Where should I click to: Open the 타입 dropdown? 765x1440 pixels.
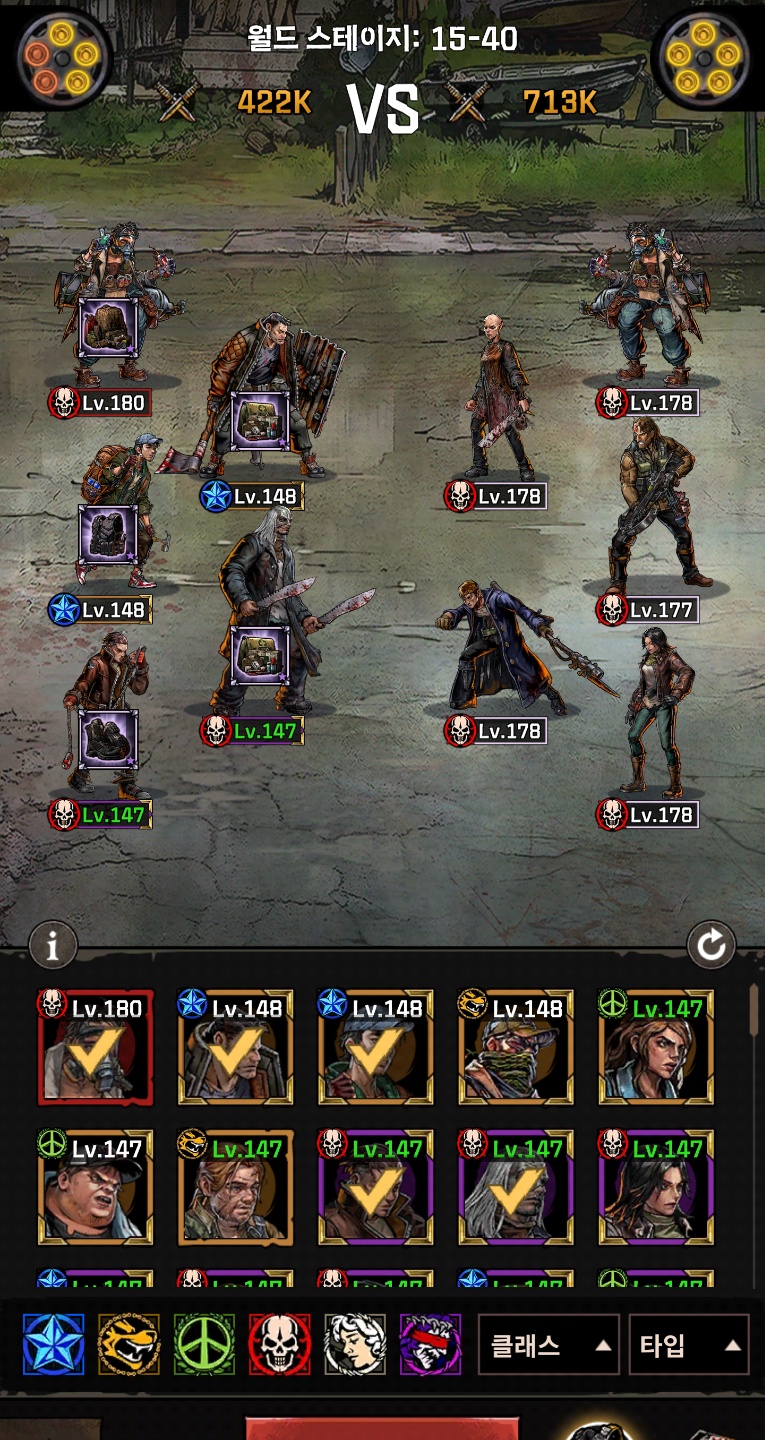tap(689, 1345)
